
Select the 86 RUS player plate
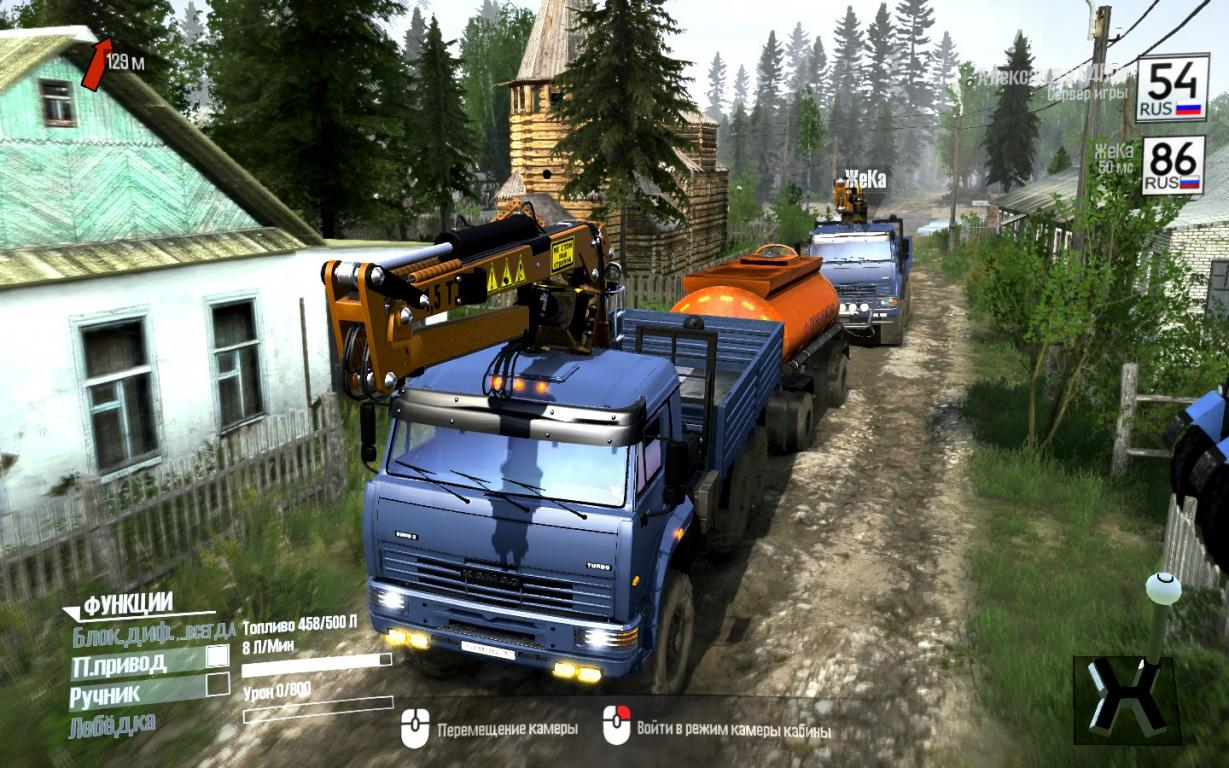click(1172, 165)
